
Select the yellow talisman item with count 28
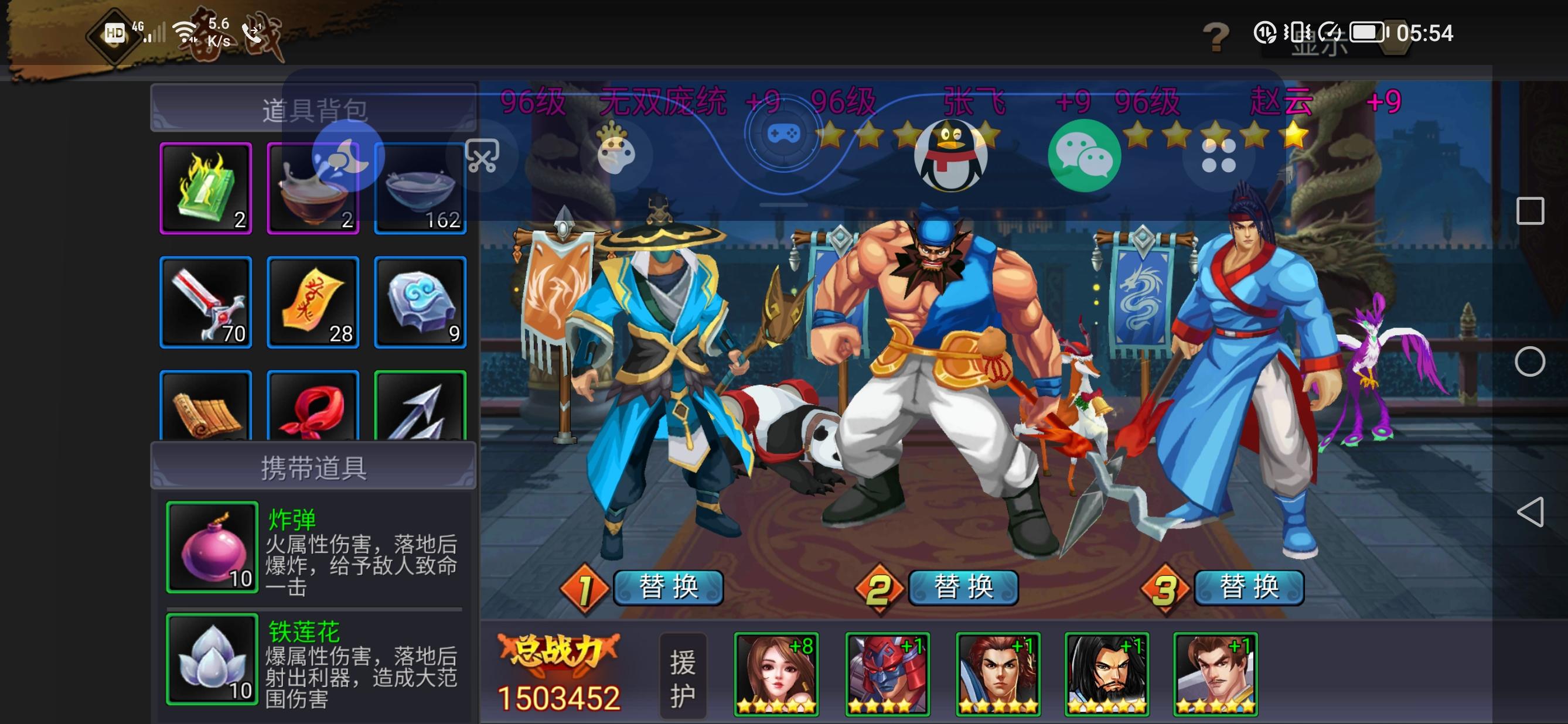click(x=313, y=302)
